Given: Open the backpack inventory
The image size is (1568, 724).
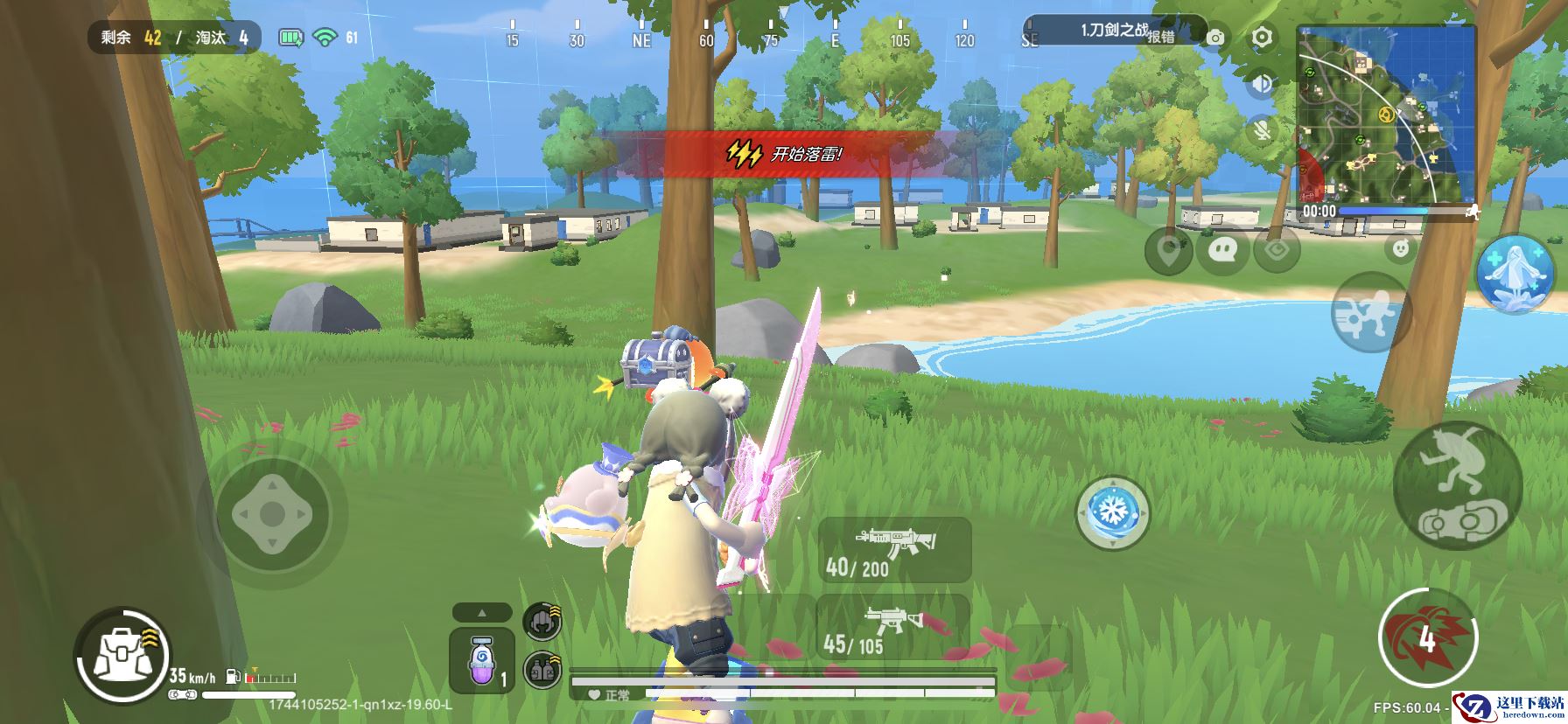Looking at the screenshot, I should pos(119,655).
